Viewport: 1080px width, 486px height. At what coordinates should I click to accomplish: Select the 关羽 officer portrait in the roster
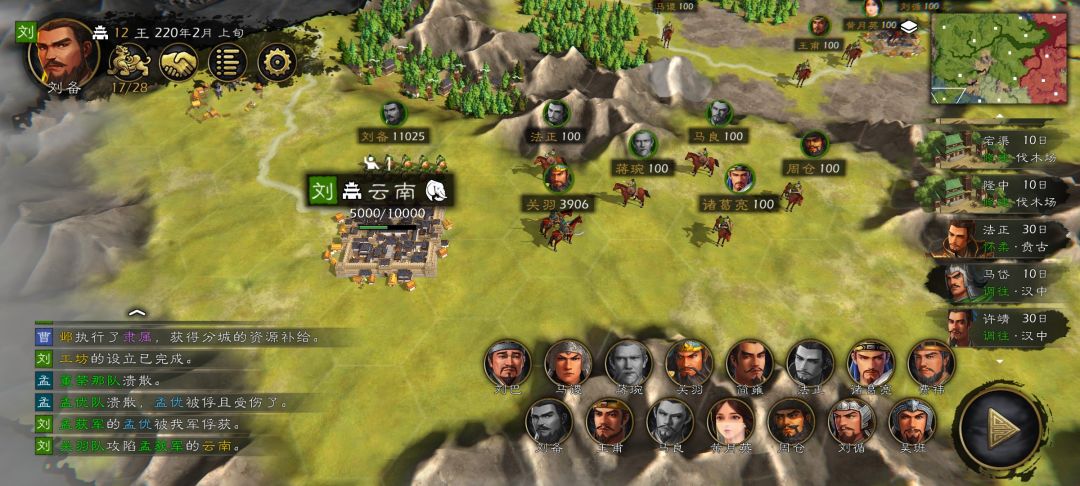tap(689, 363)
